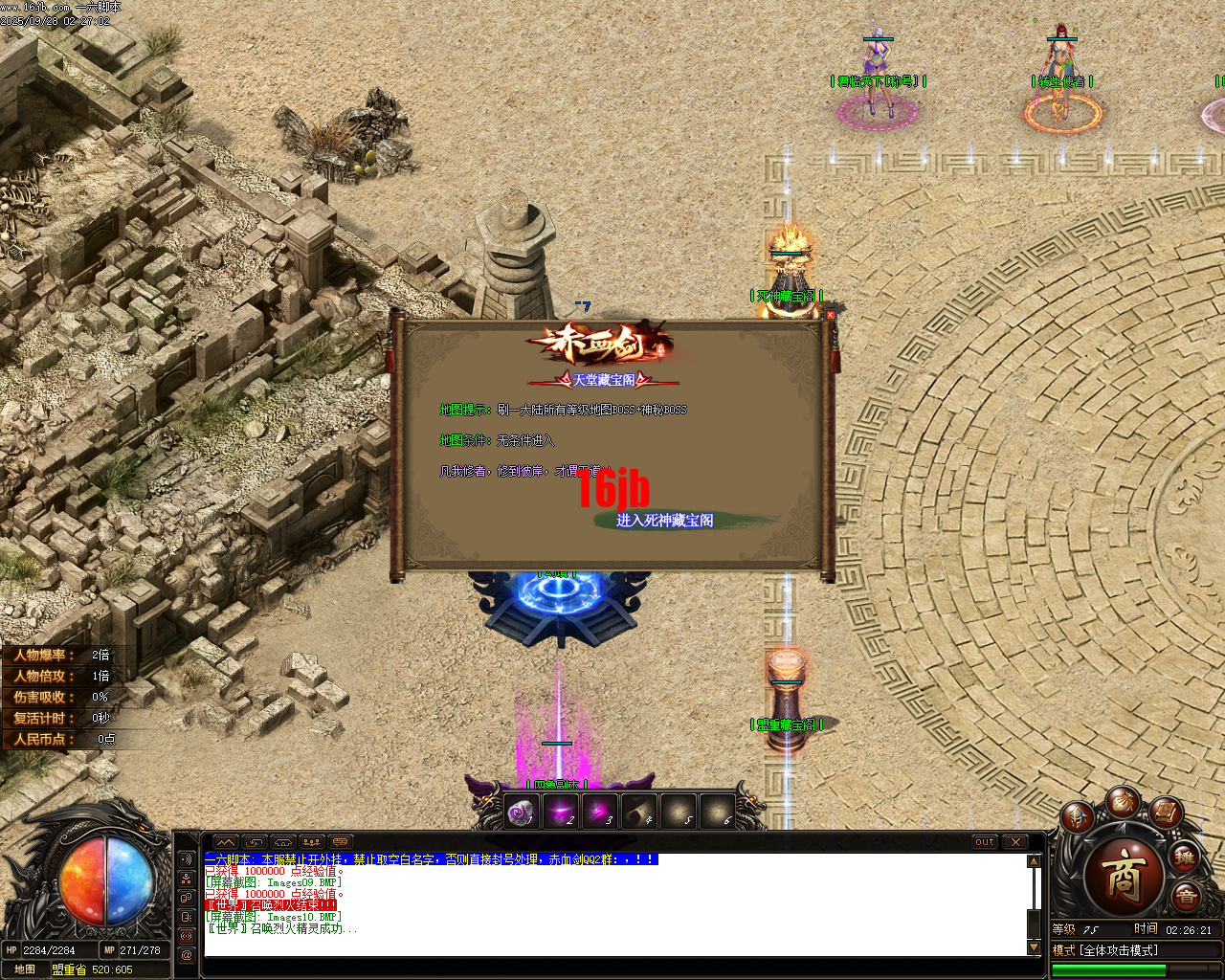Screen dimensions: 1225x980
Task: Toggle the broadcast icon in the chat sidebar
Action: click(187, 936)
